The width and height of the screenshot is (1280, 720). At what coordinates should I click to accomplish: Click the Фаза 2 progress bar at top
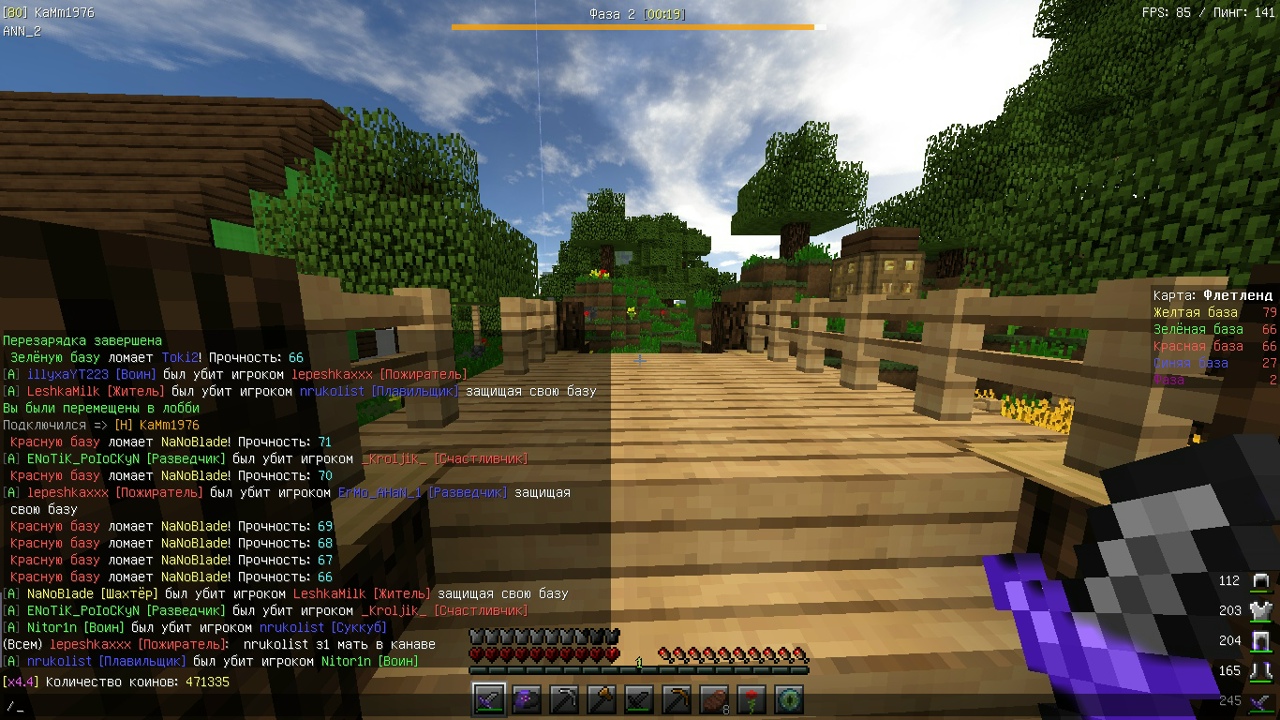[637, 27]
